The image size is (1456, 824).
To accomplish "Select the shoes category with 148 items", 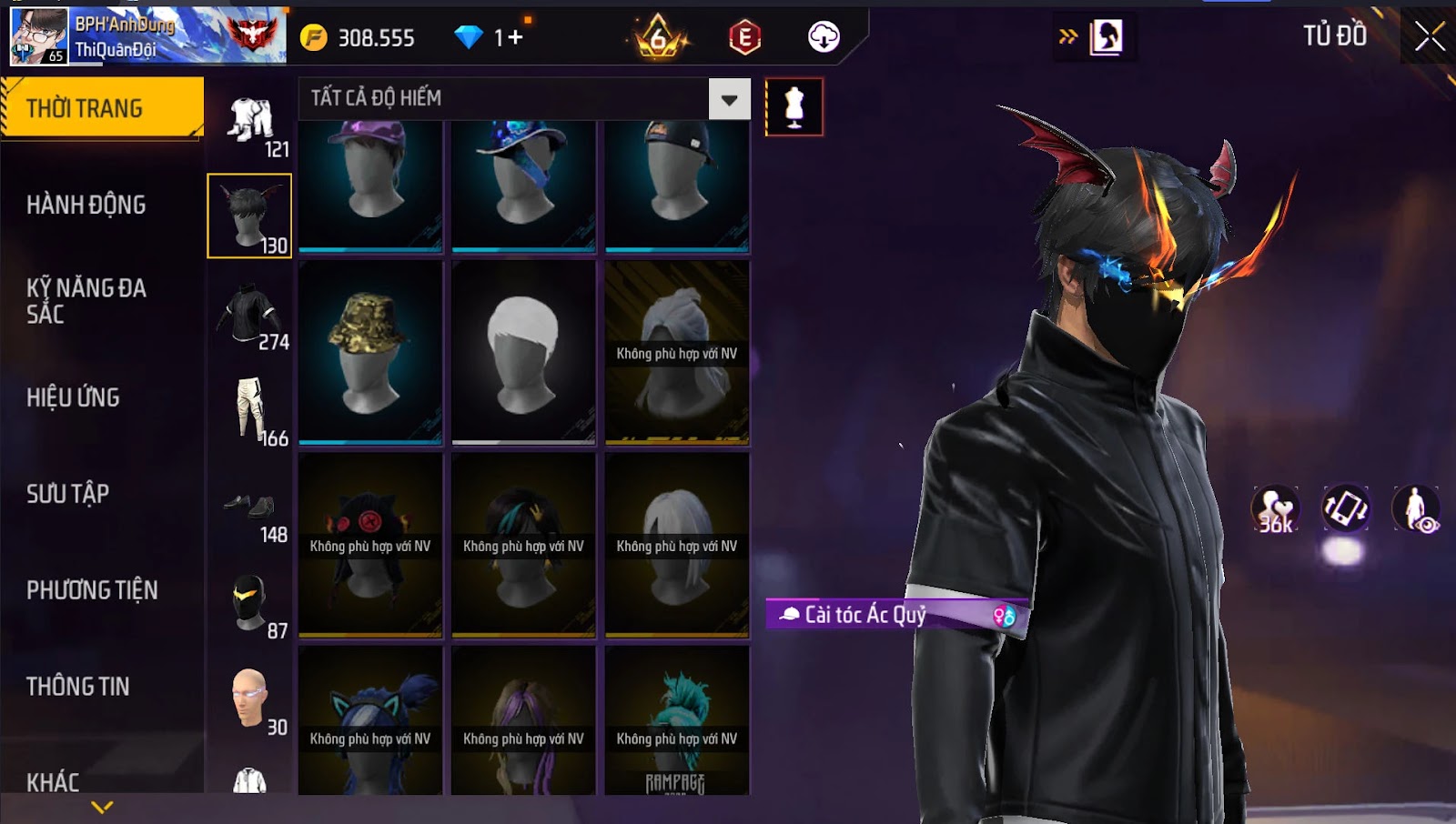I will click(x=250, y=508).
